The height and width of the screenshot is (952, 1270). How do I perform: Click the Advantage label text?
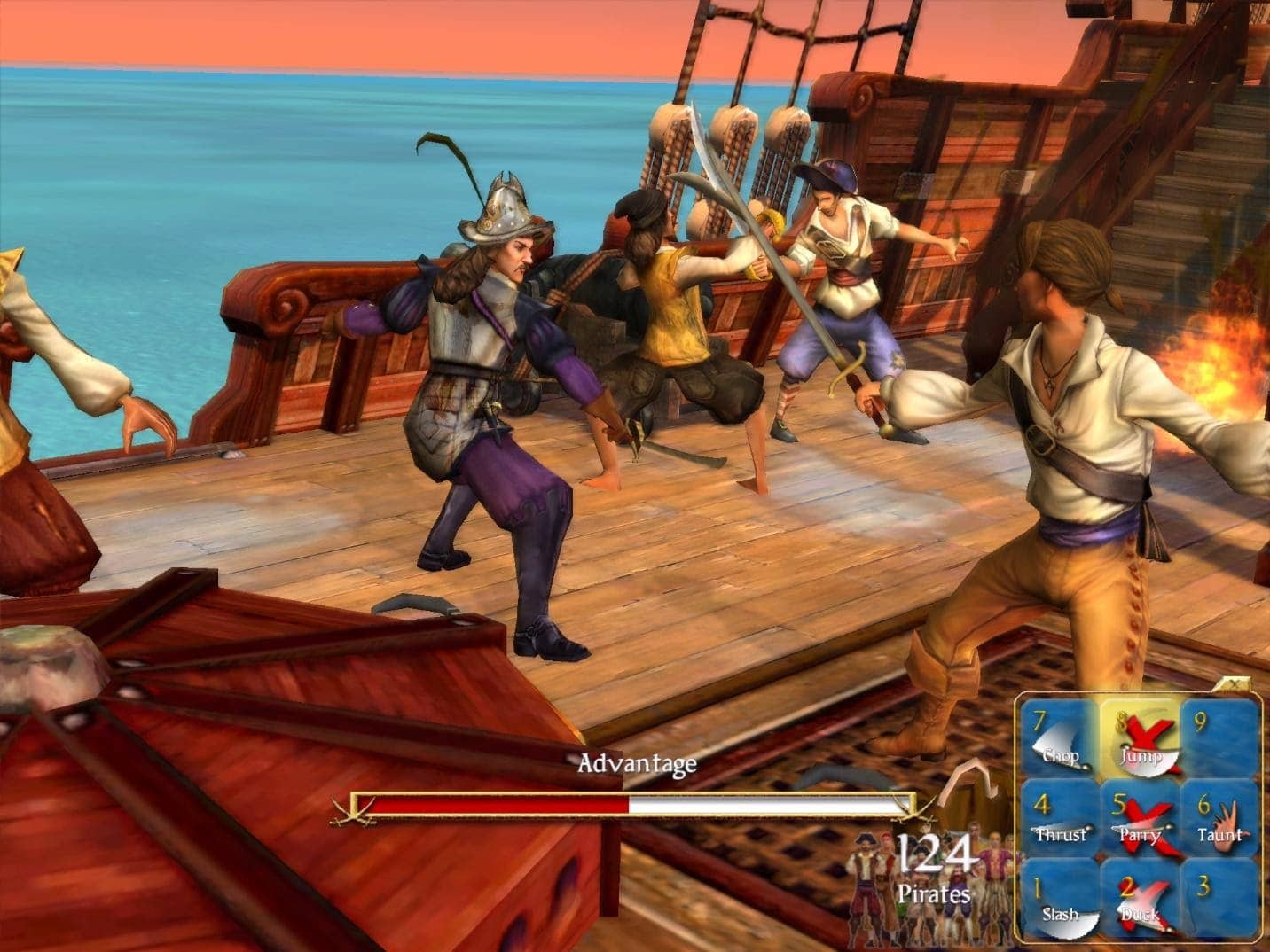point(638,763)
